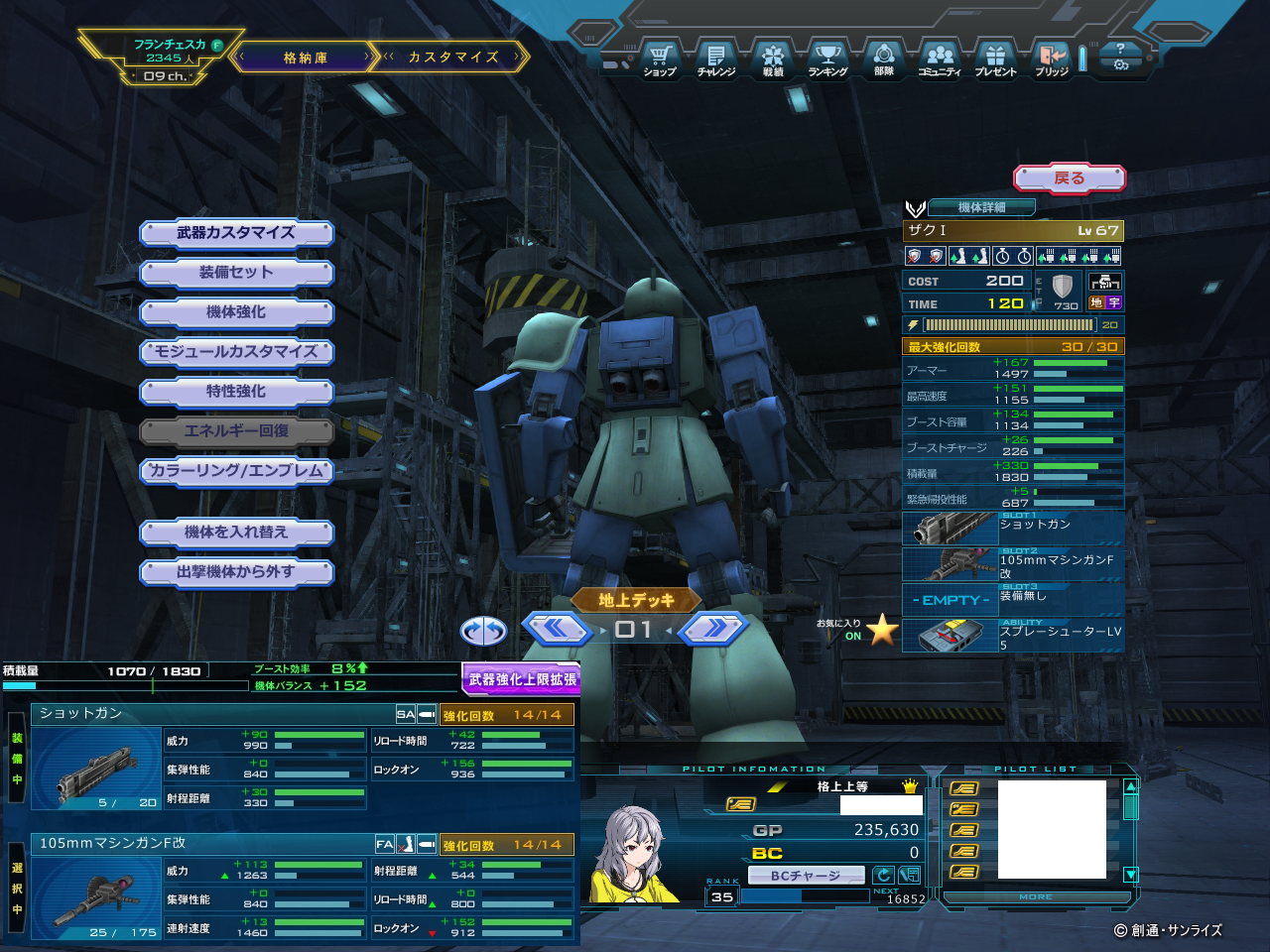1270x952 pixels.
Task: Expand the pilot list with MORE
Action: 1036,897
